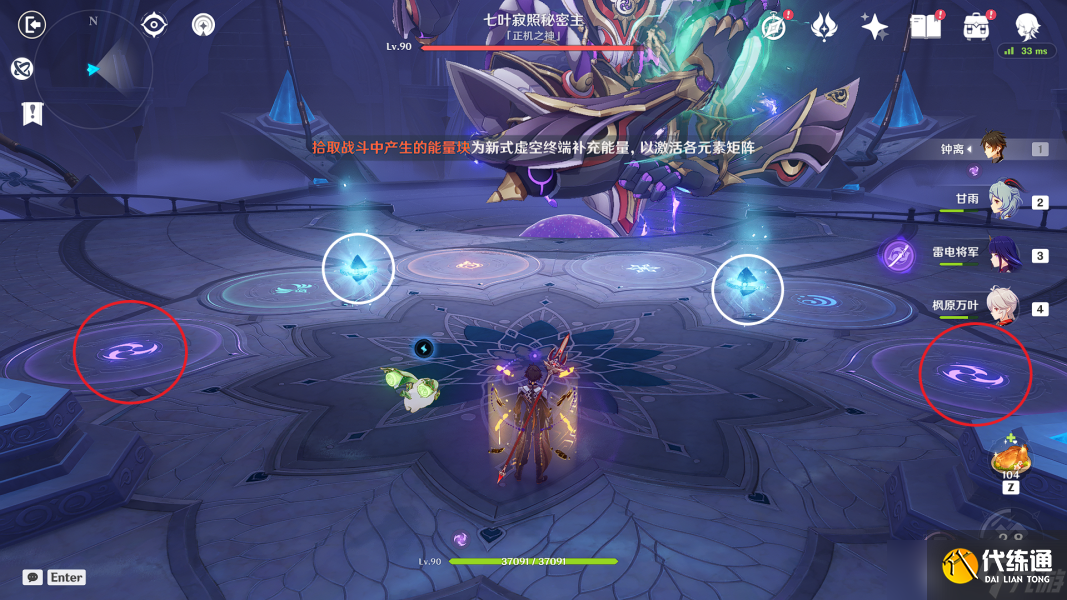The height and width of the screenshot is (600, 1067).
Task: Open the adventurer handbook book icon
Action: point(925,27)
